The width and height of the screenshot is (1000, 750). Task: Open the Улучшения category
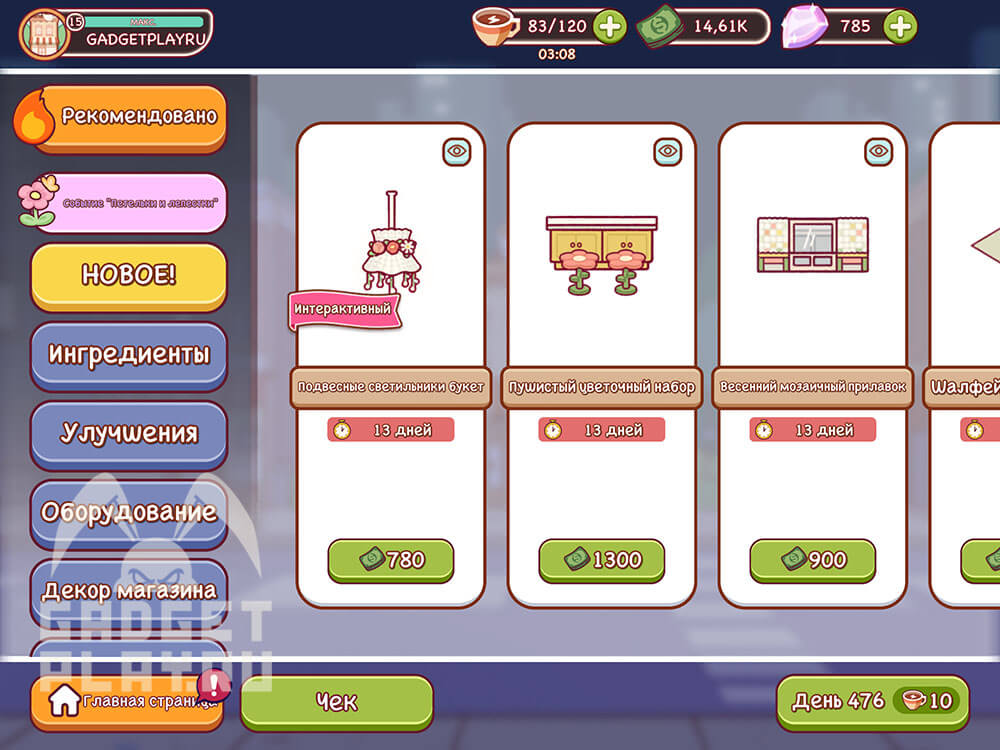(128, 433)
